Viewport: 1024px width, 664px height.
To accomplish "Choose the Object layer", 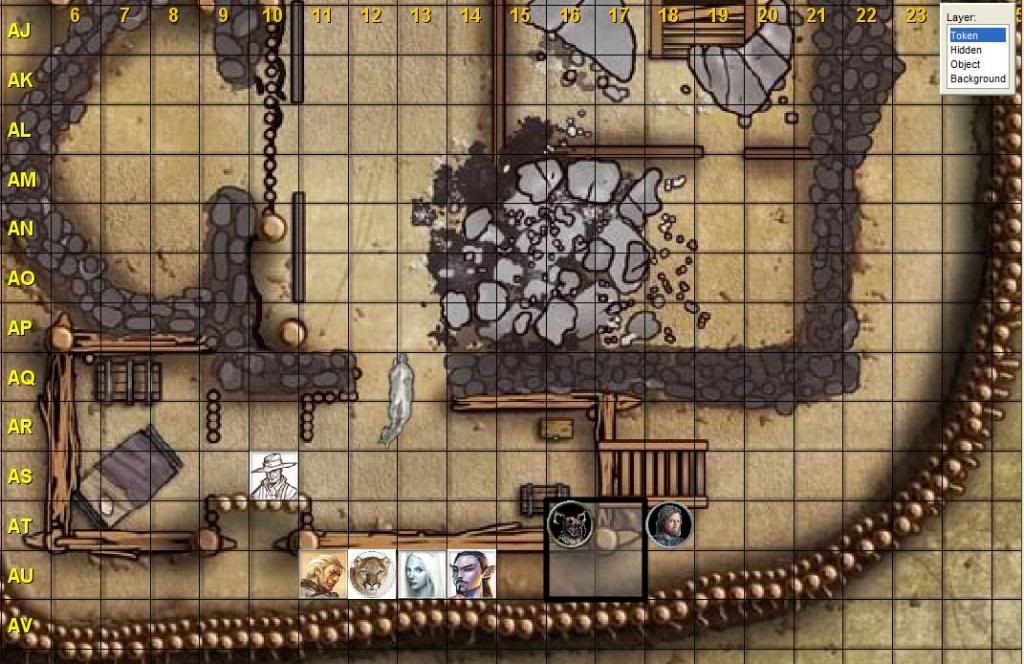I will (x=965, y=64).
